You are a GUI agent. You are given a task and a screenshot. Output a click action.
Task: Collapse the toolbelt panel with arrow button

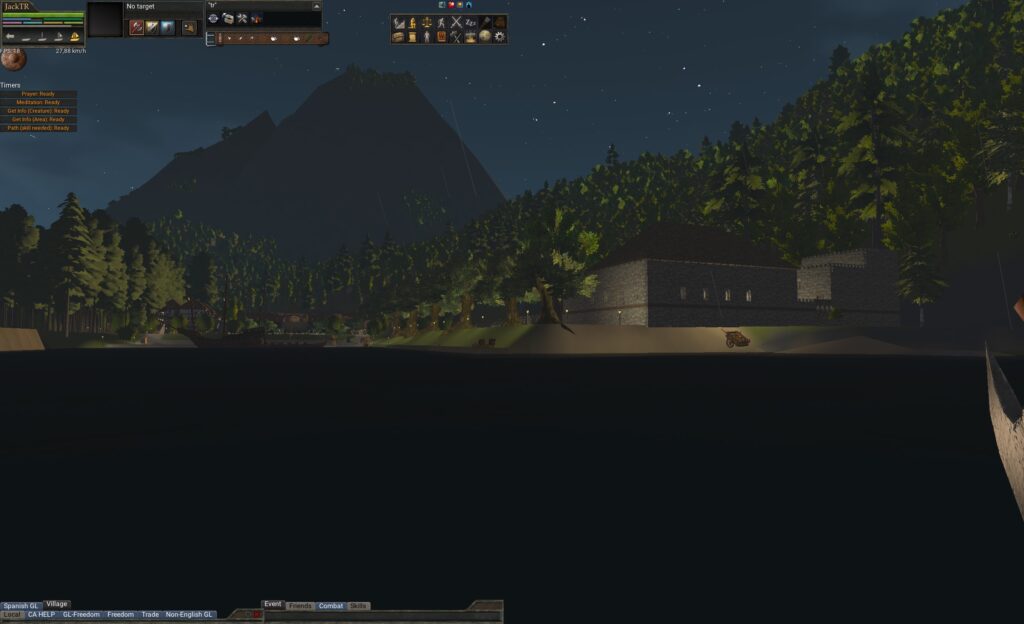316,6
